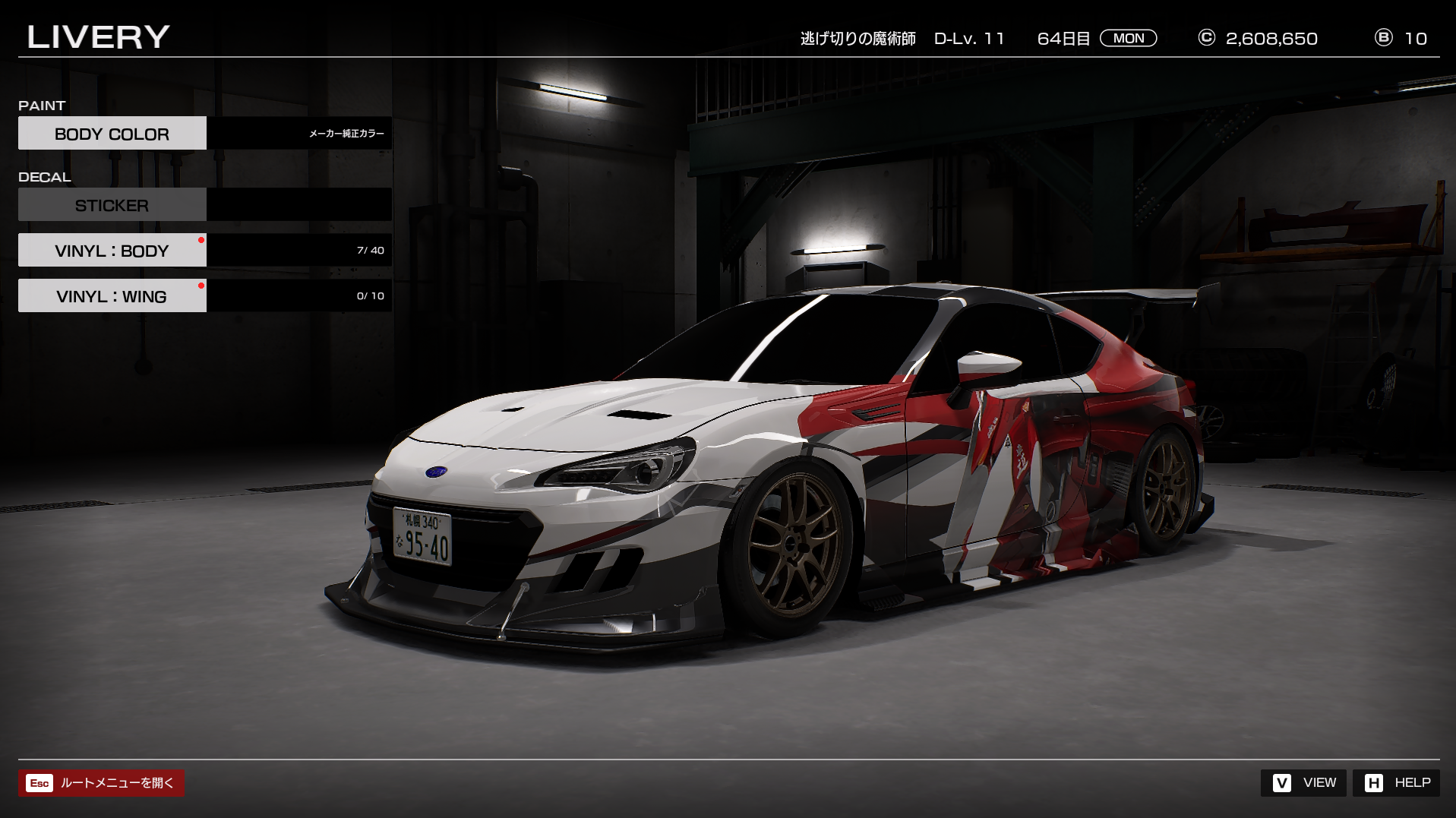
Task: Choose the VINYL : WING option
Action: 112,296
